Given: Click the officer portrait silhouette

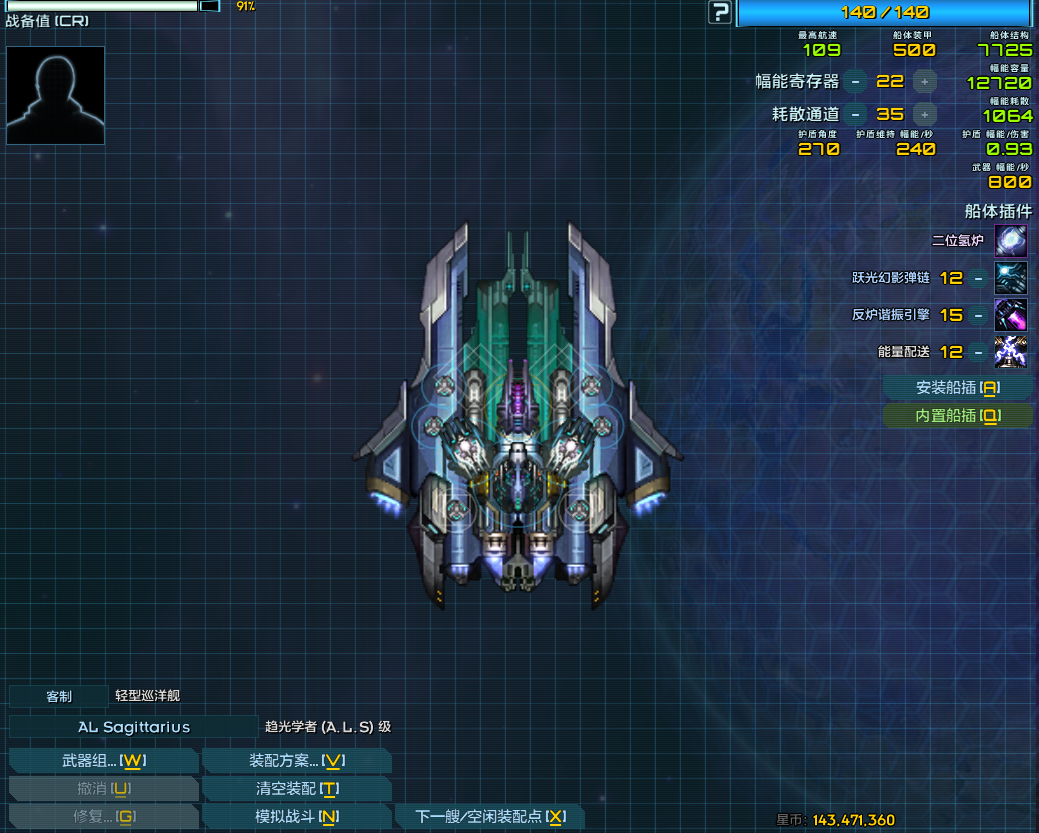Looking at the screenshot, I should pyautogui.click(x=55, y=95).
